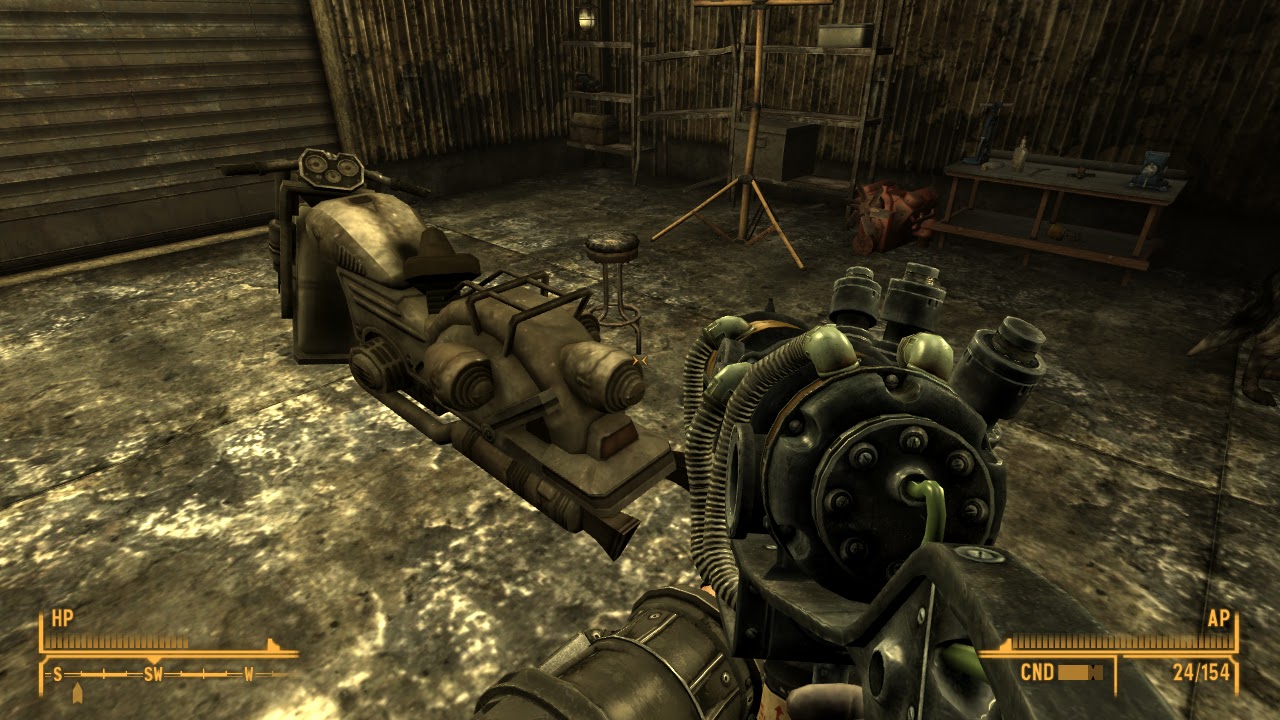Click the W marker on the compass
The height and width of the screenshot is (720, 1280).
(x=248, y=674)
